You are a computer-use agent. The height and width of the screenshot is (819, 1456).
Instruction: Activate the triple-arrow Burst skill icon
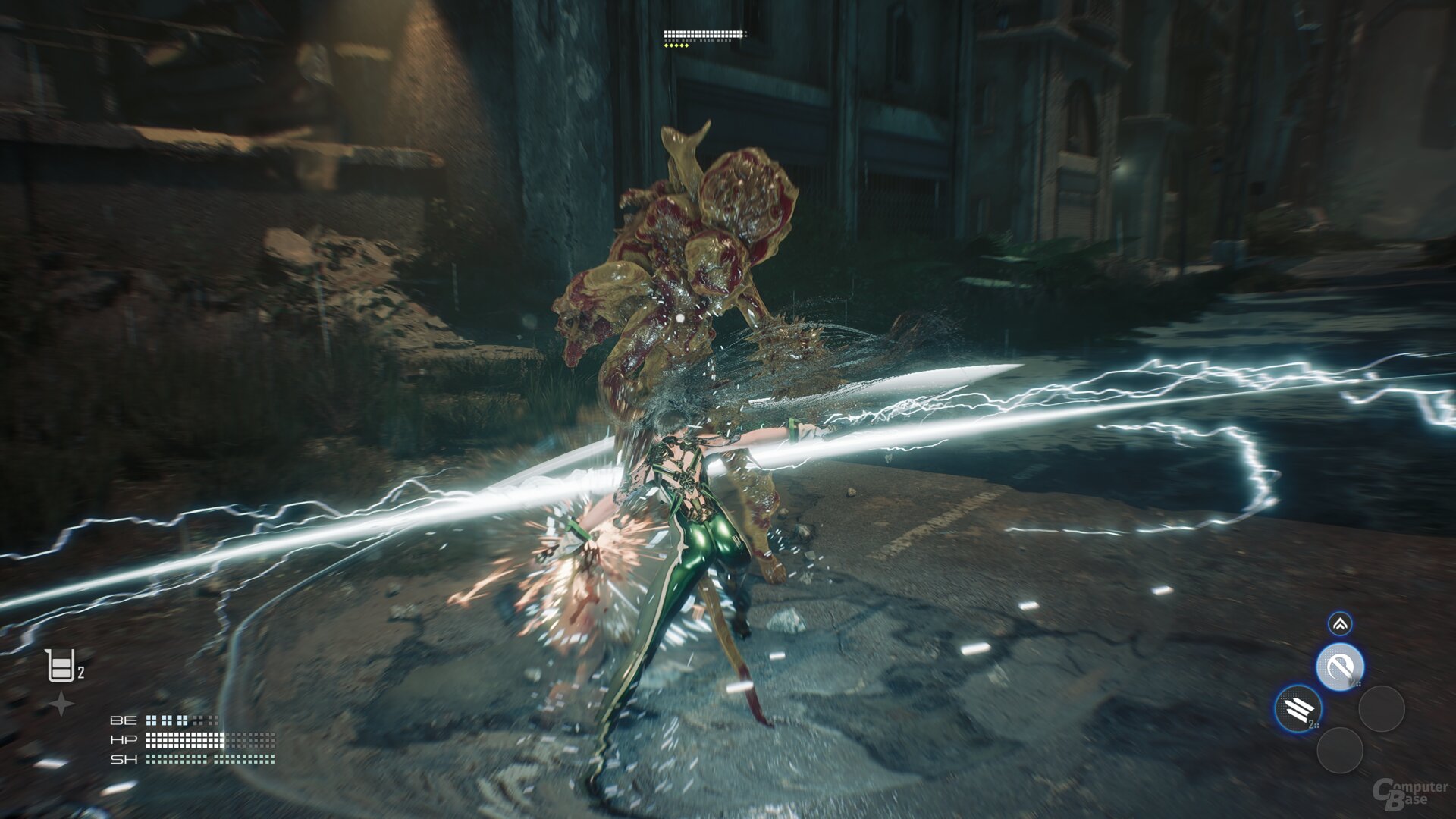[x=1298, y=709]
